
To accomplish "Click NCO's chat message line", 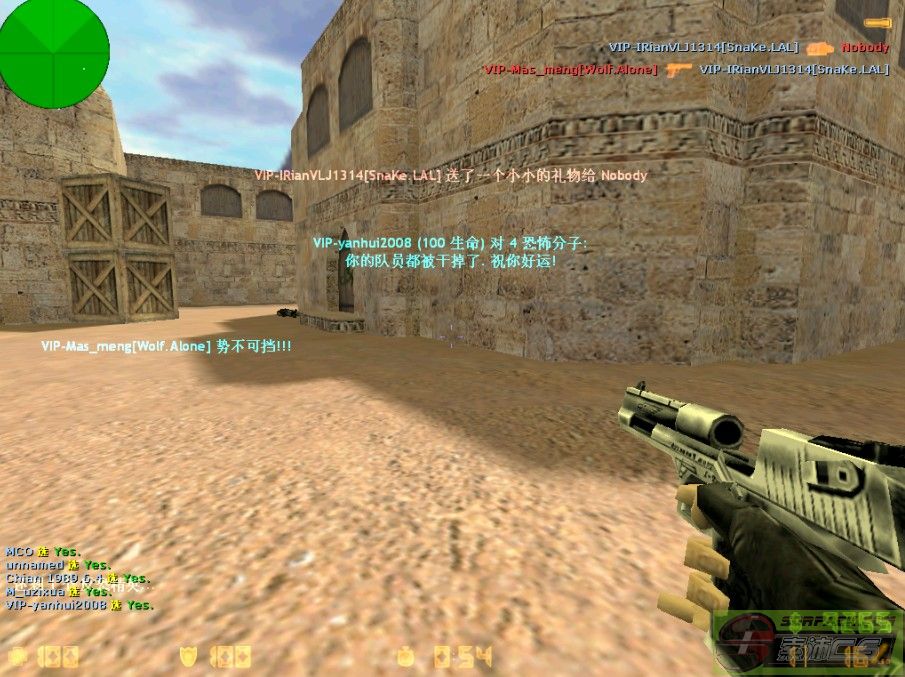I will click(42, 552).
